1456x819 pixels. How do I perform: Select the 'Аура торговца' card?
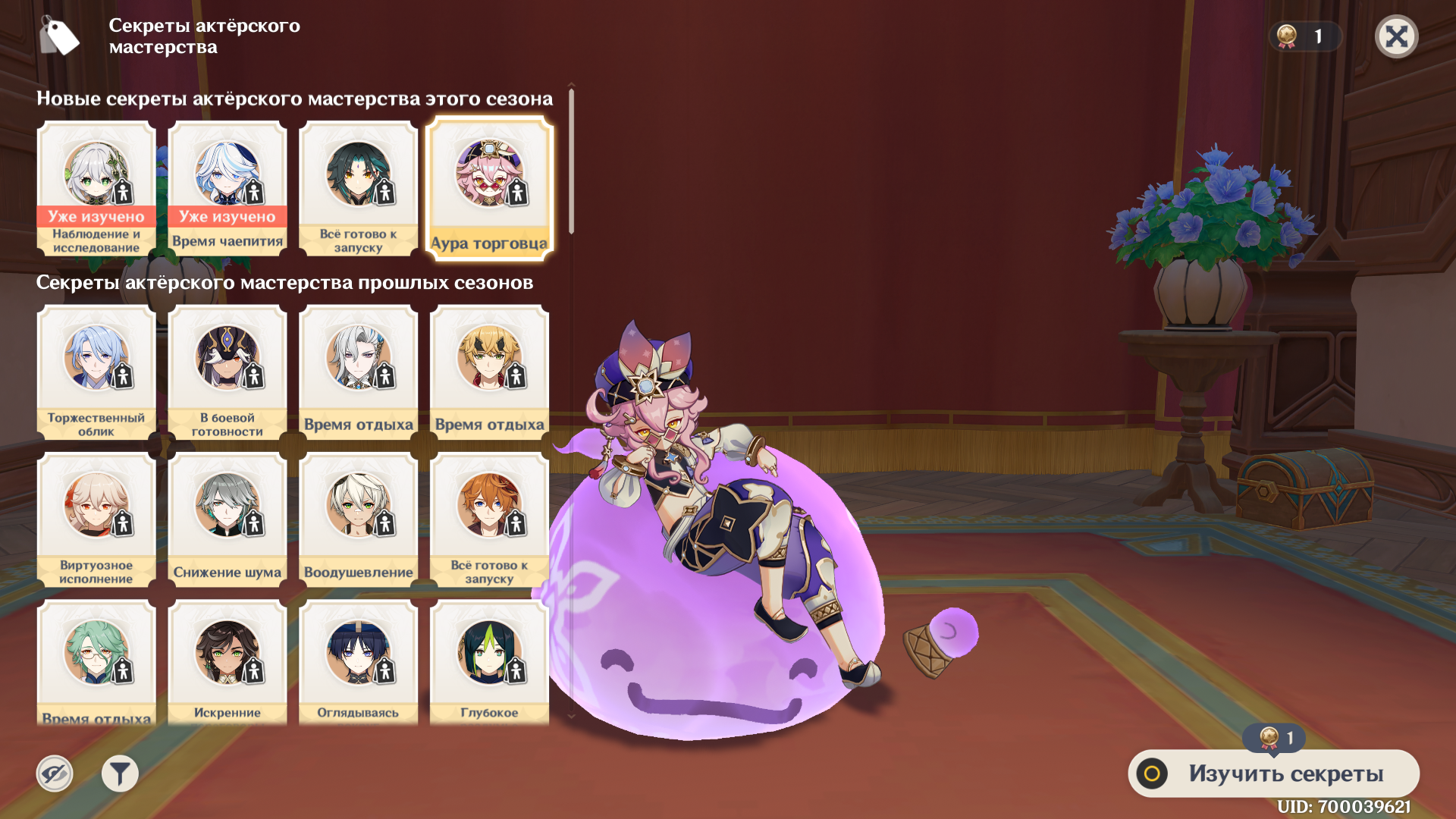(x=490, y=188)
